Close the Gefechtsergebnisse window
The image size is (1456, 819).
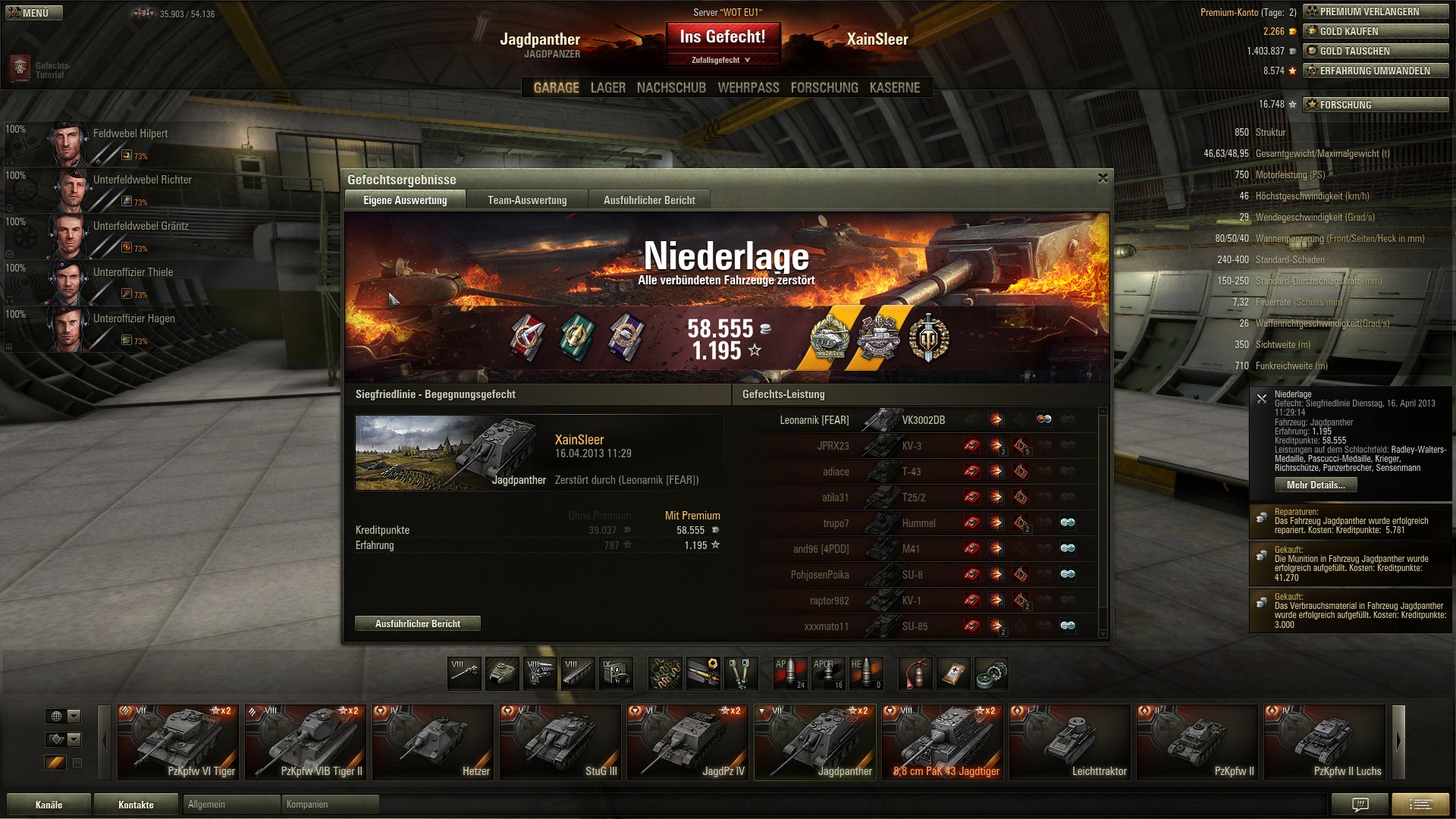point(1103,178)
